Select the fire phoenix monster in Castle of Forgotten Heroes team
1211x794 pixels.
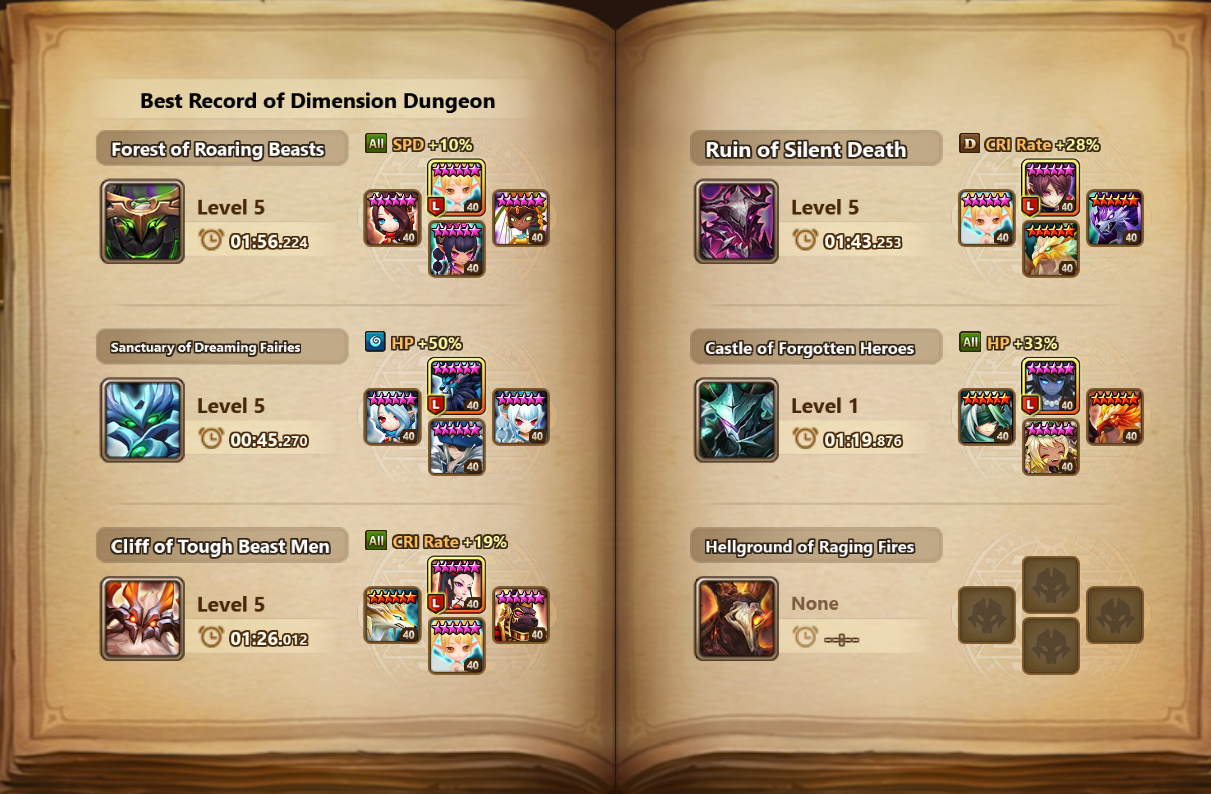click(x=1114, y=417)
